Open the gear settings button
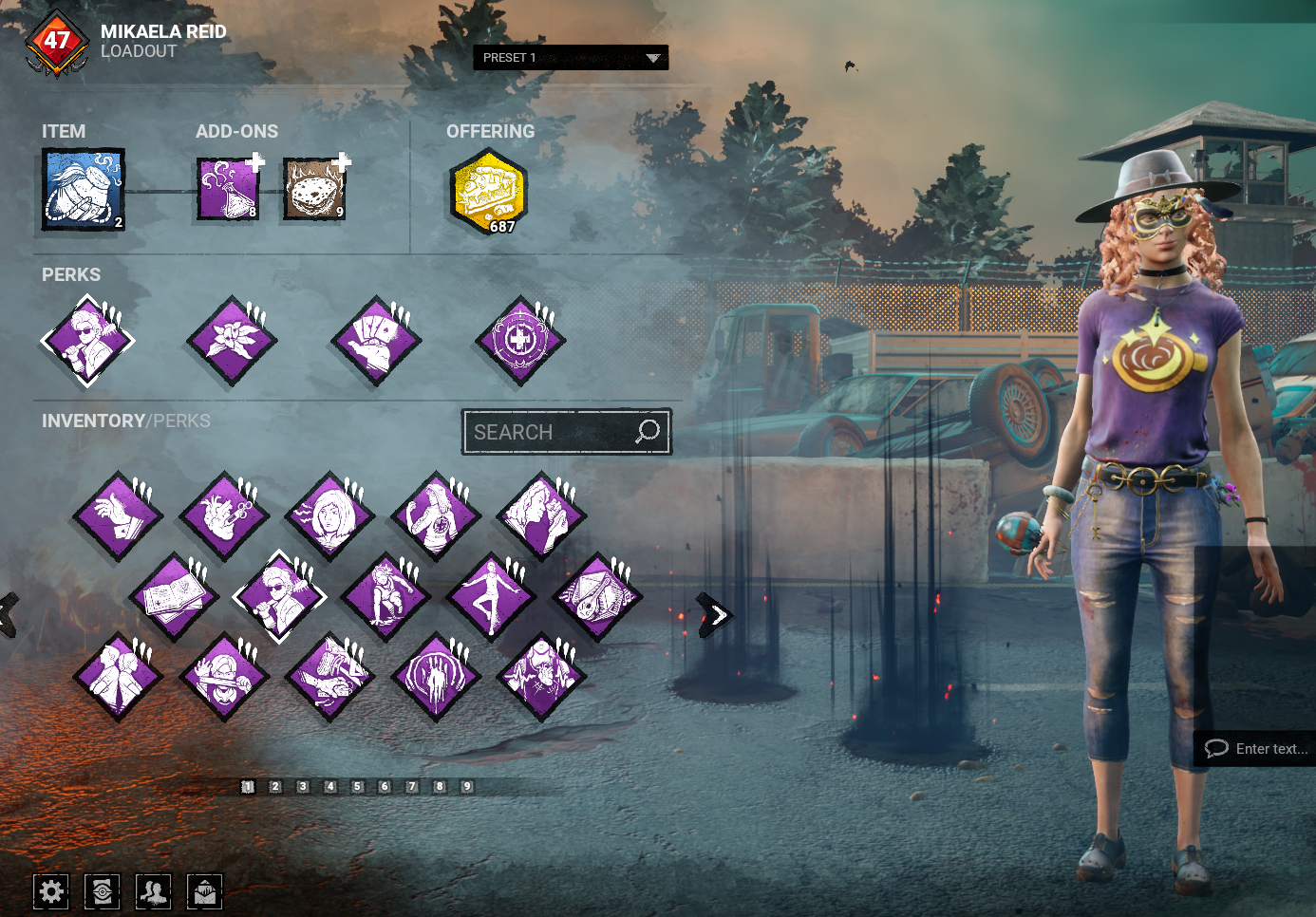The height and width of the screenshot is (917, 1316). tap(51, 891)
